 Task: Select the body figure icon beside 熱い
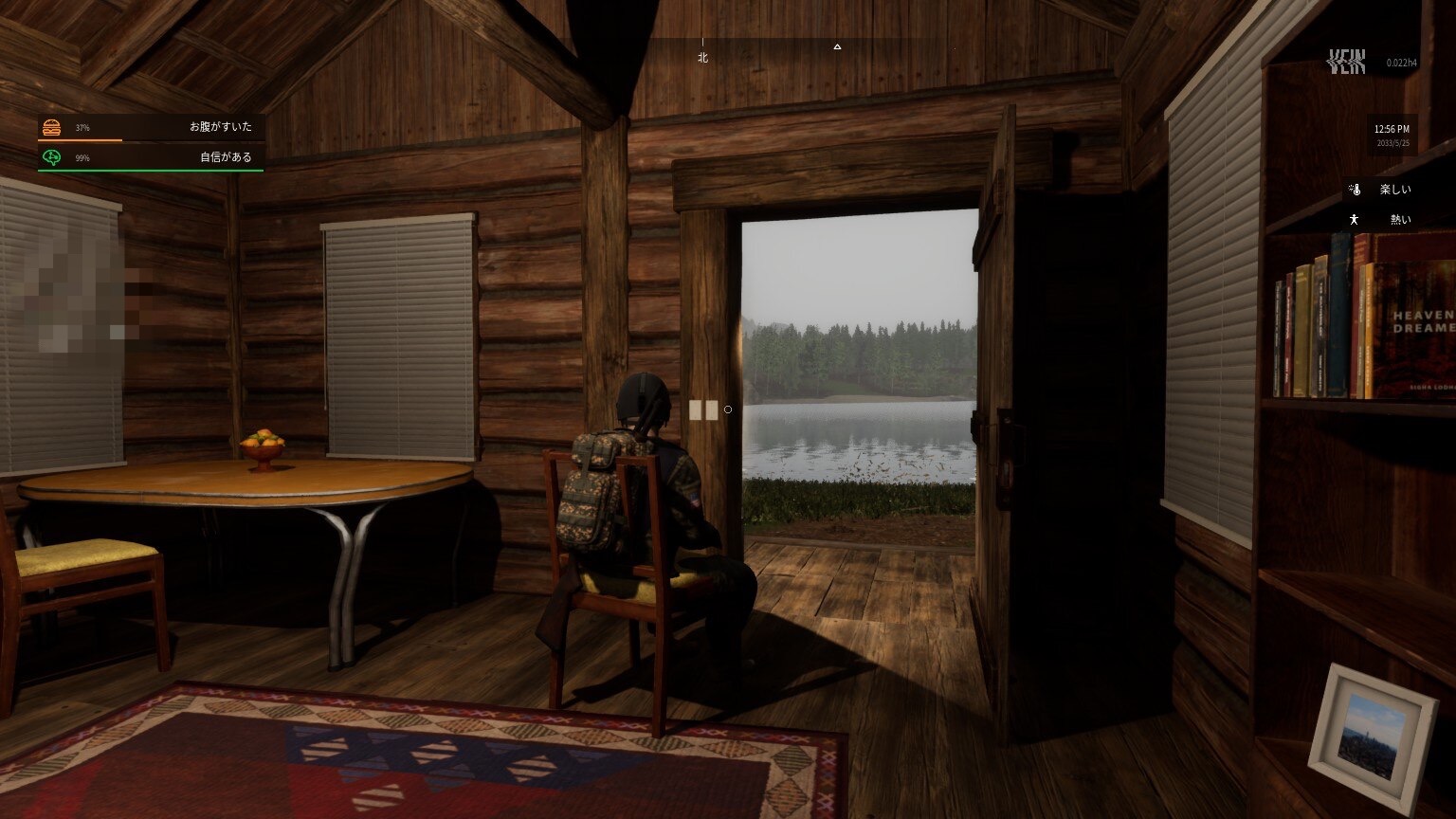click(1356, 220)
